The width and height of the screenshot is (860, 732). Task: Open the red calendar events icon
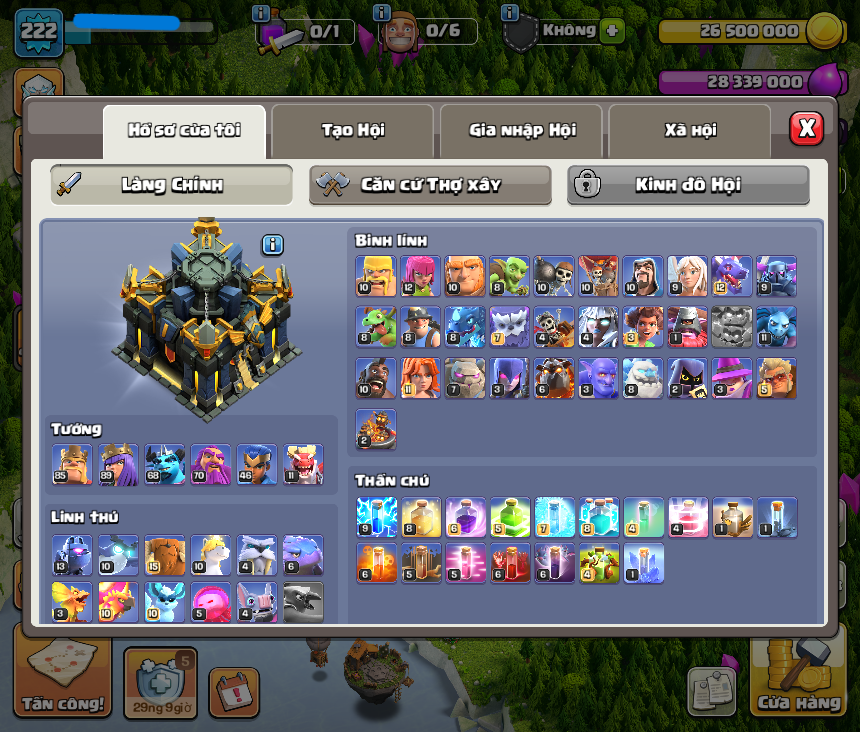234,692
